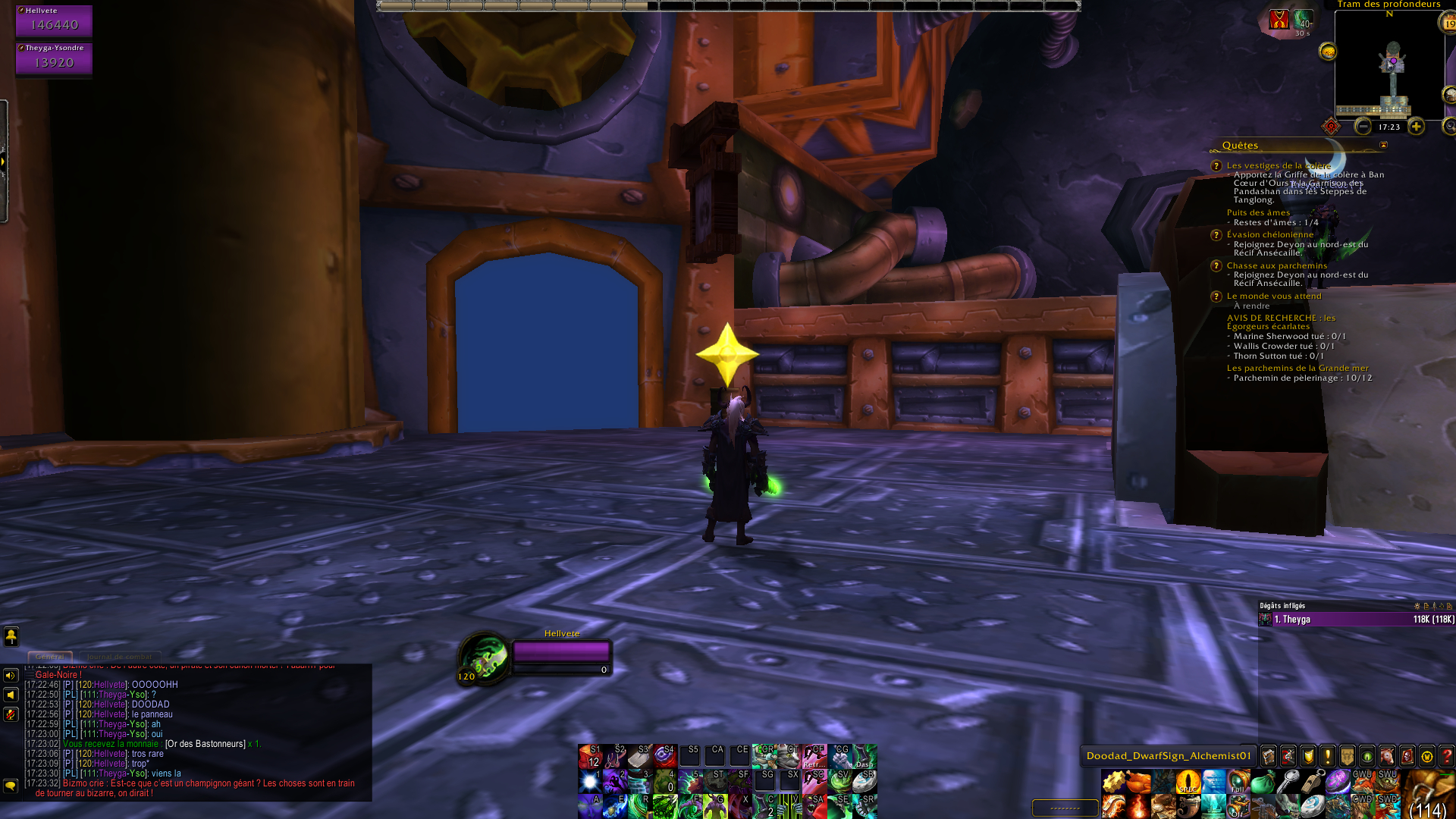Open the green bag item icon
1456x819 pixels.
coord(1263,782)
